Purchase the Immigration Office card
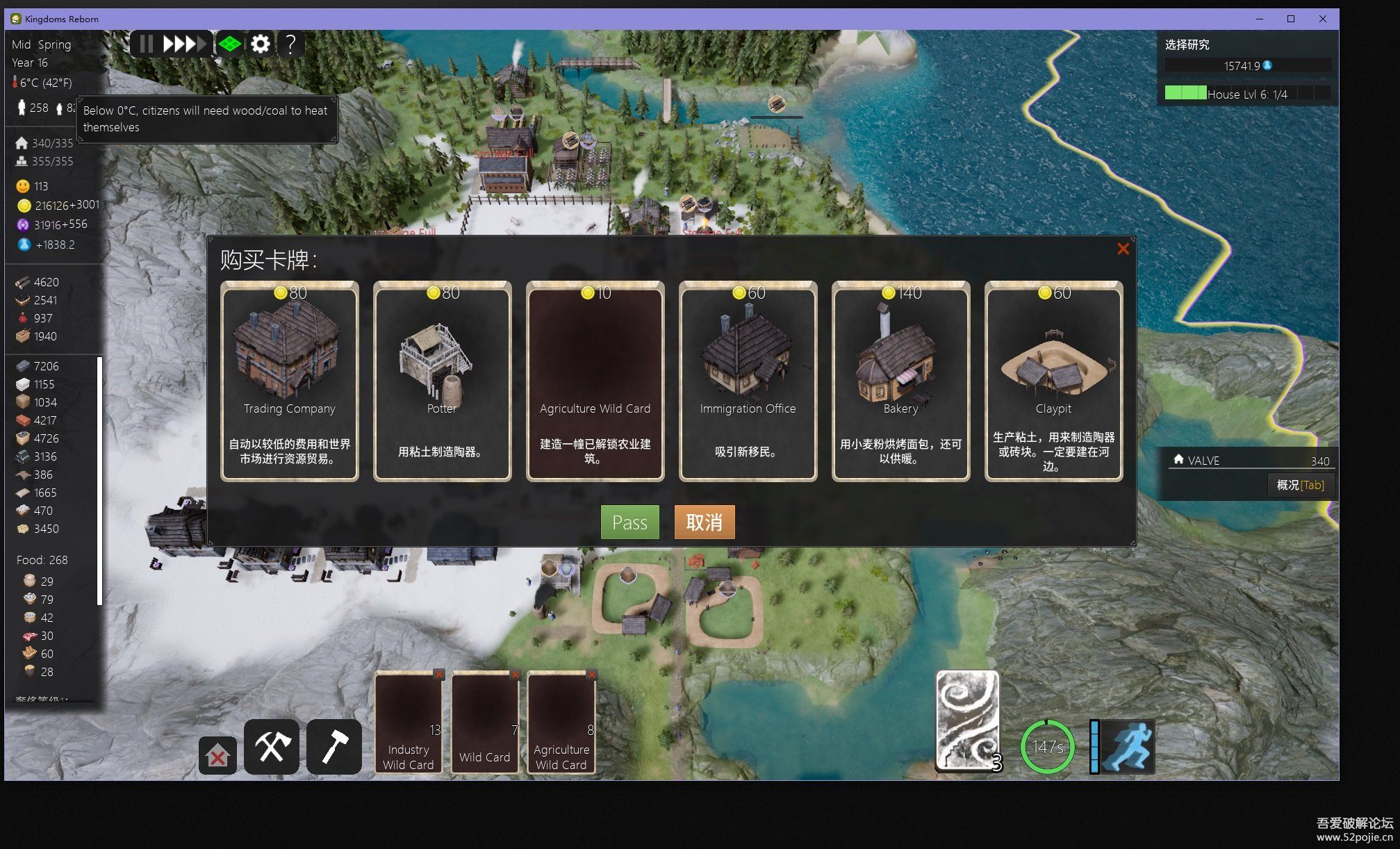1400x849 pixels. point(748,381)
